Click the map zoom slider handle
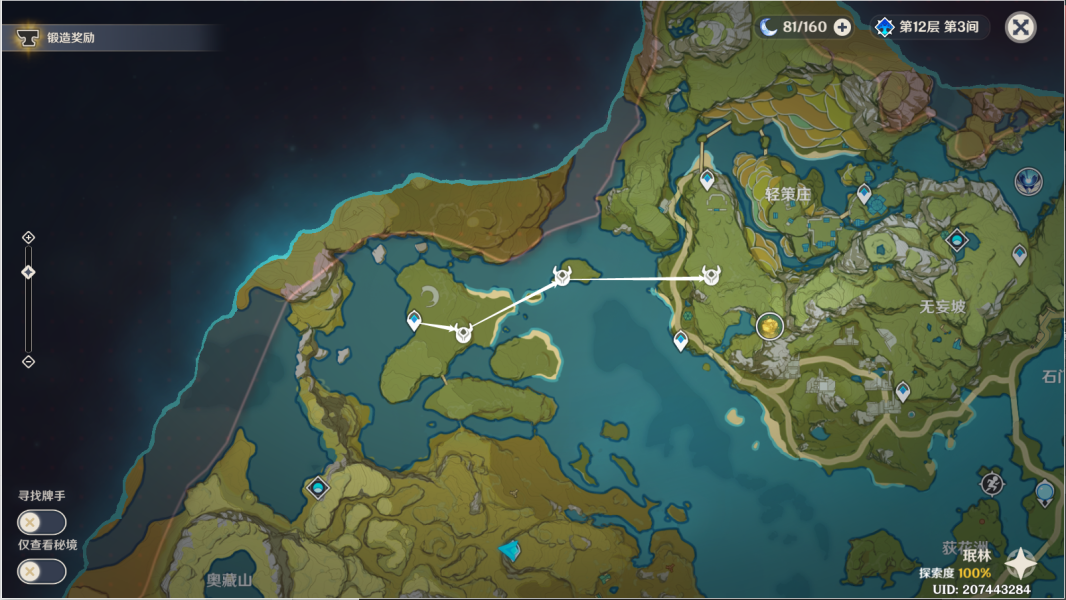 pos(28,272)
